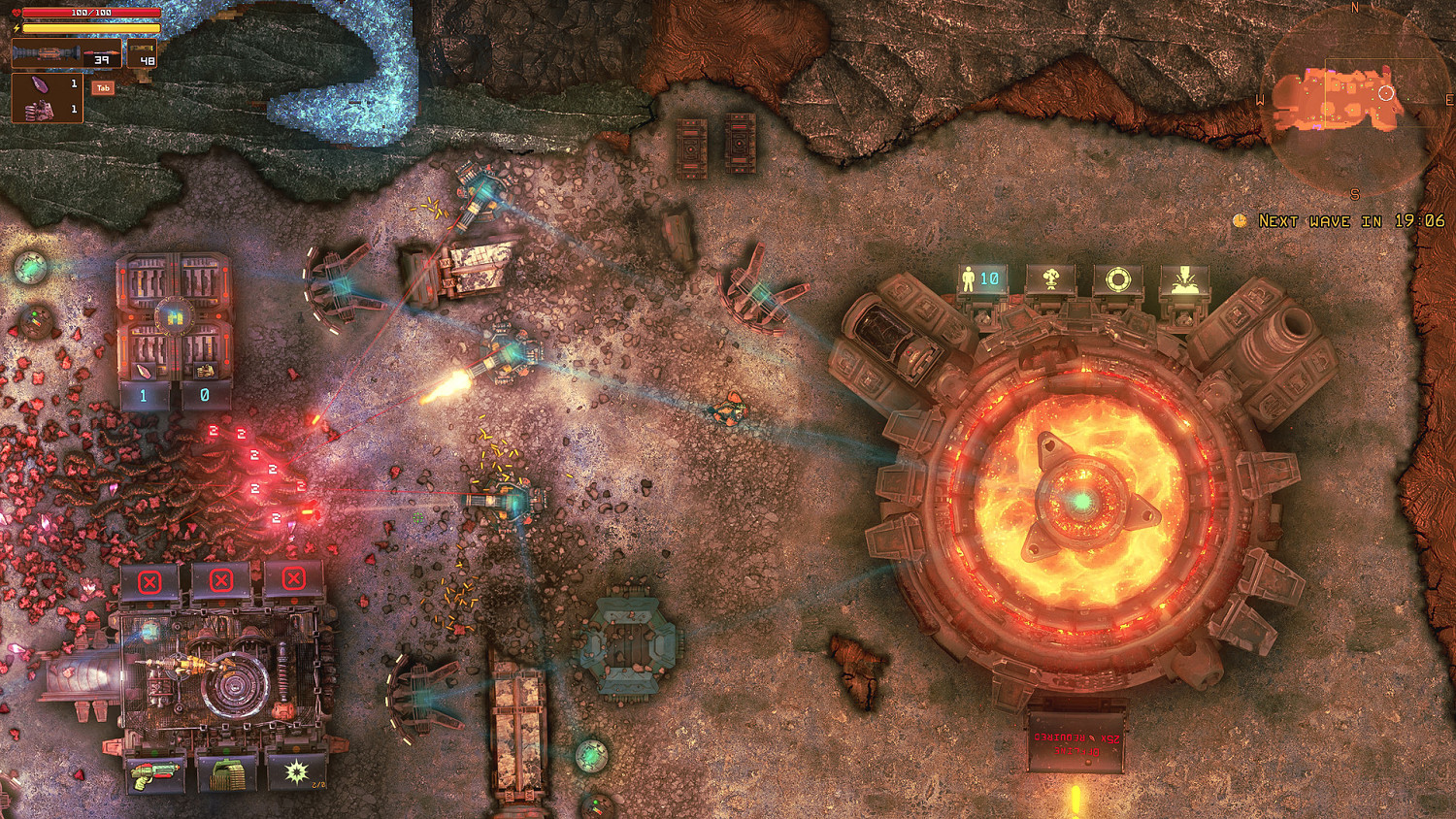Click the health bar showing 100/100

coord(91,13)
